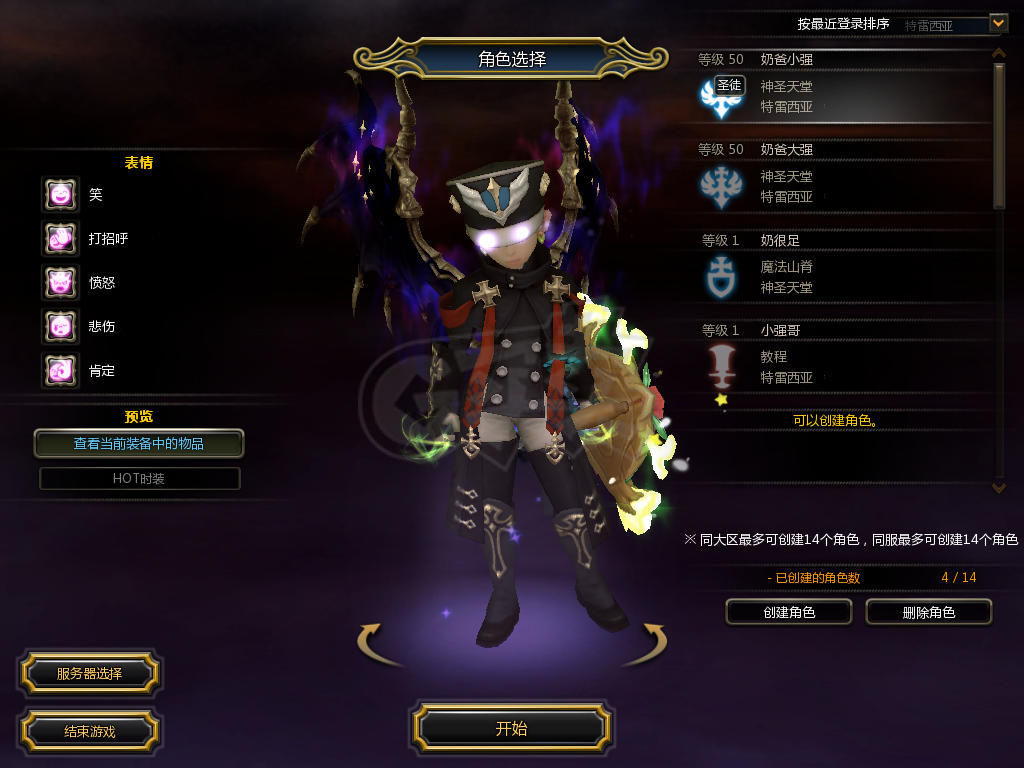This screenshot has height=768, width=1024.
Task: Use the 肯定 affirm emote
Action: pyautogui.click(x=60, y=371)
